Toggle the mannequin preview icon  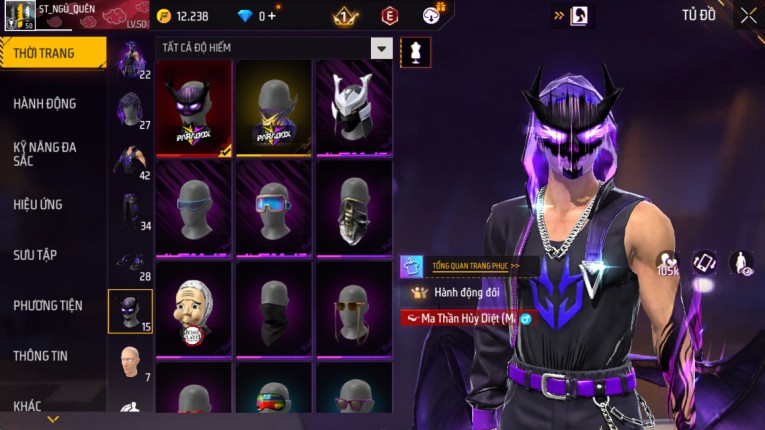pyautogui.click(x=415, y=52)
